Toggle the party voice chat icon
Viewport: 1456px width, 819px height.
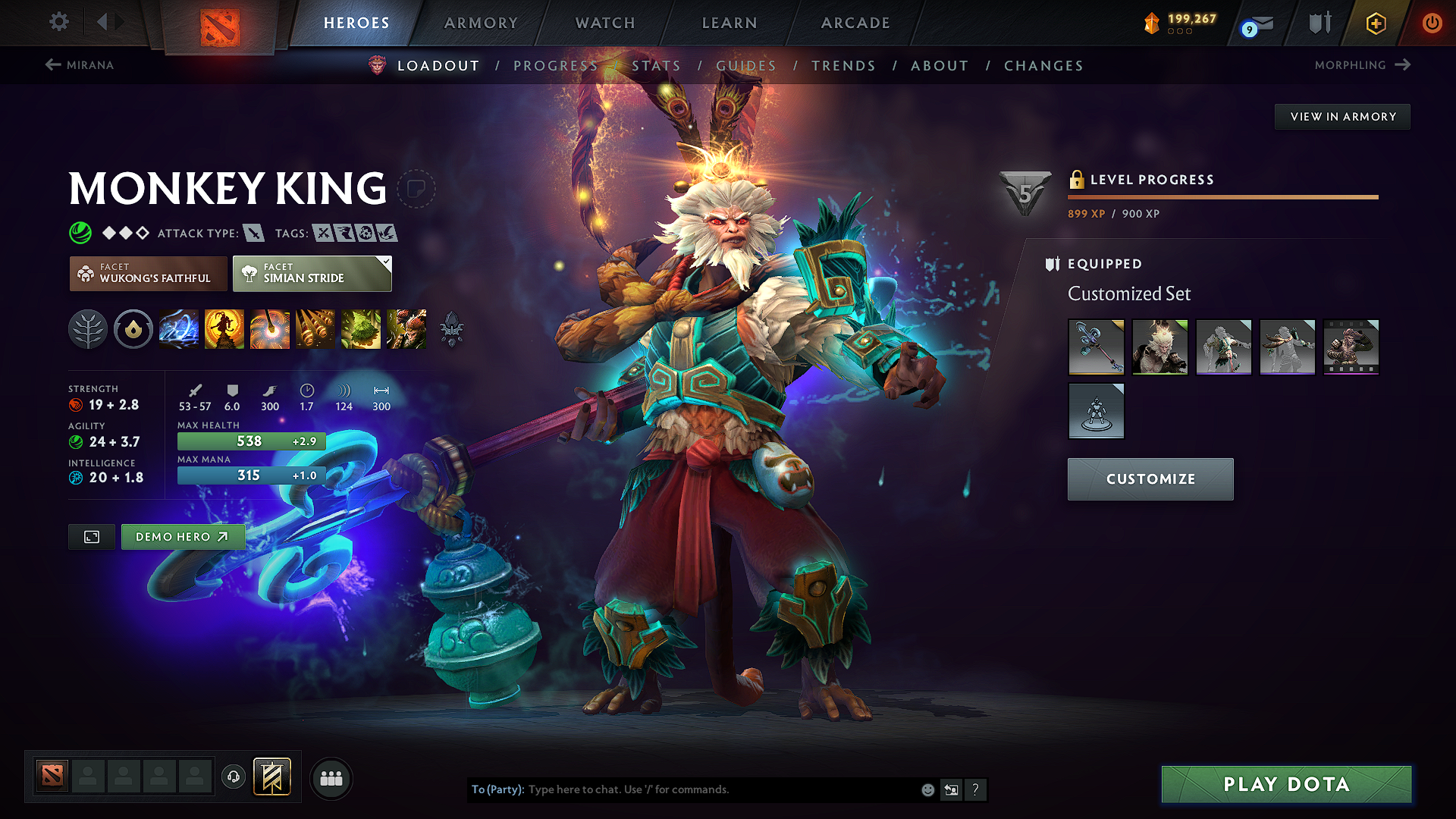tap(233, 777)
